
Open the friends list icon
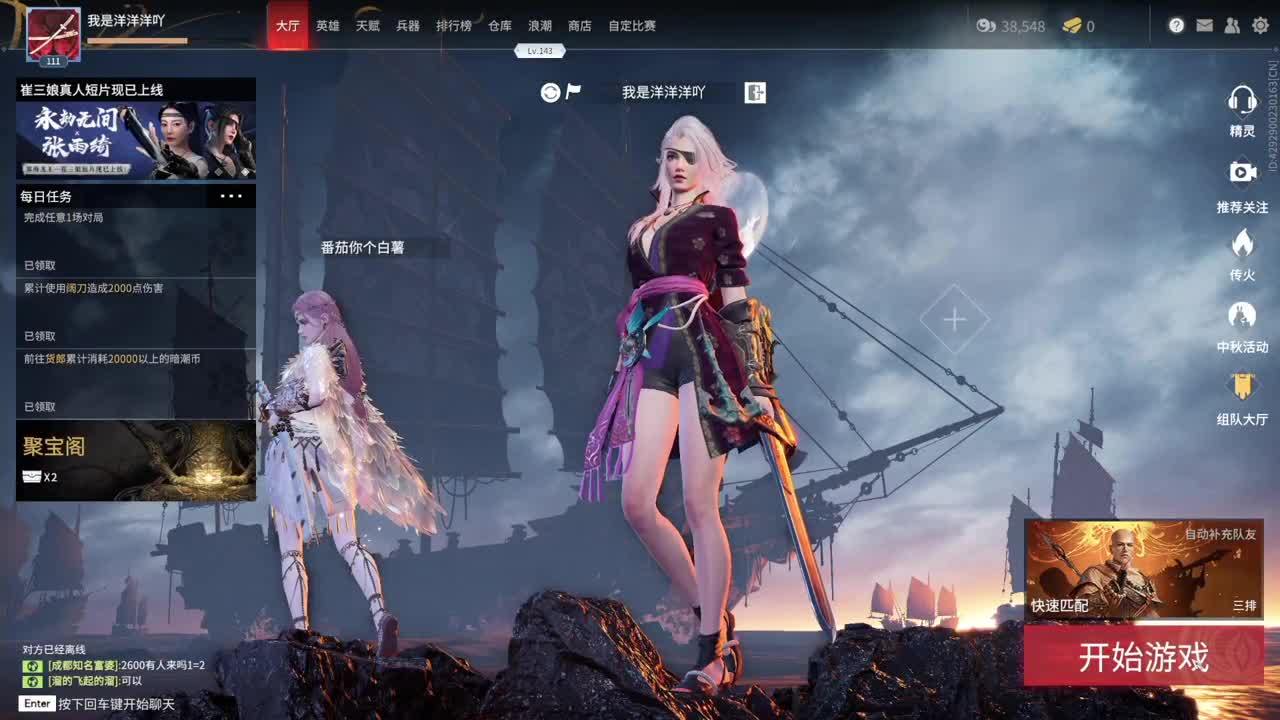click(1232, 26)
